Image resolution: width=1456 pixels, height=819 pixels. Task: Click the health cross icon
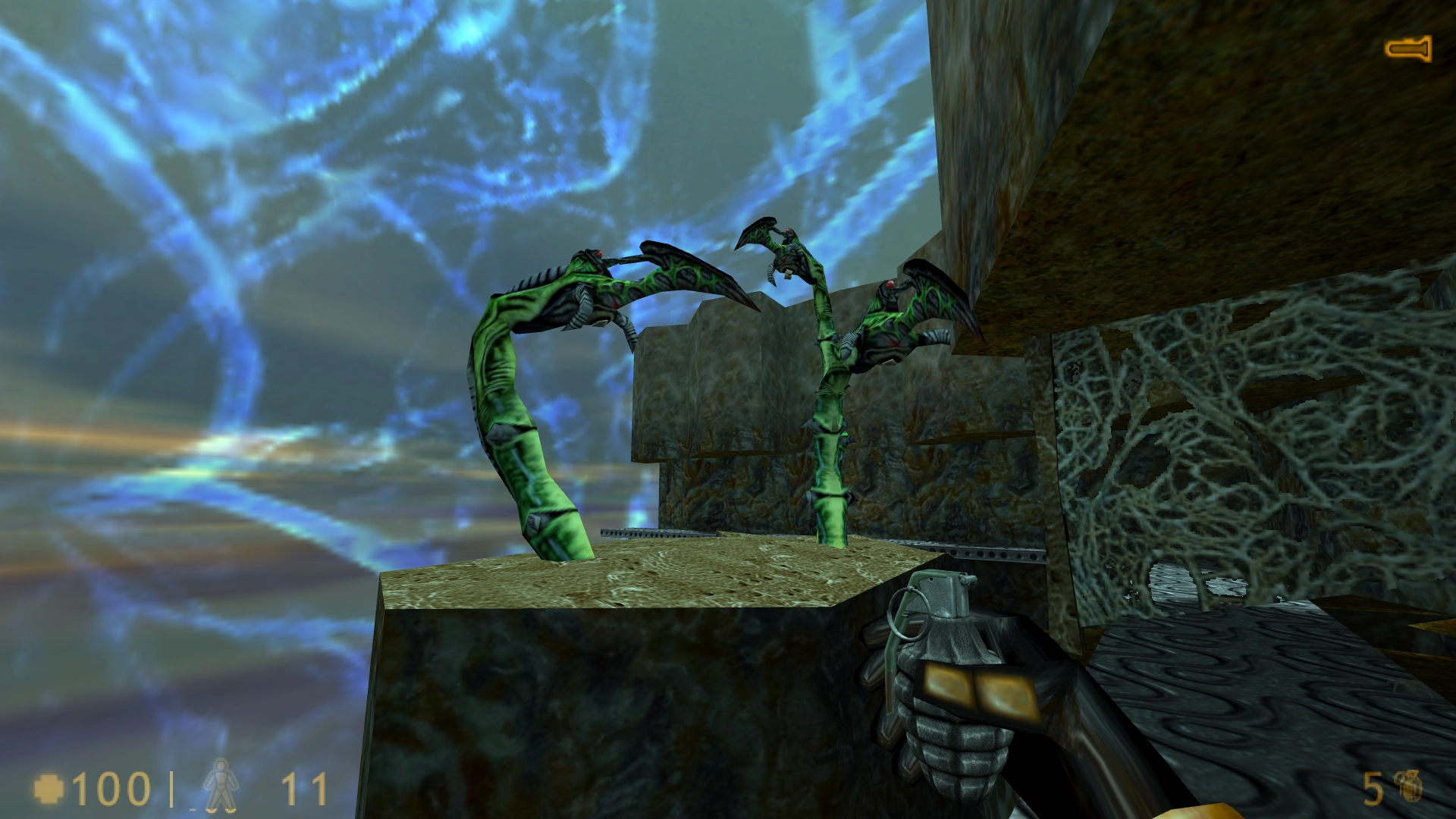click(x=49, y=789)
